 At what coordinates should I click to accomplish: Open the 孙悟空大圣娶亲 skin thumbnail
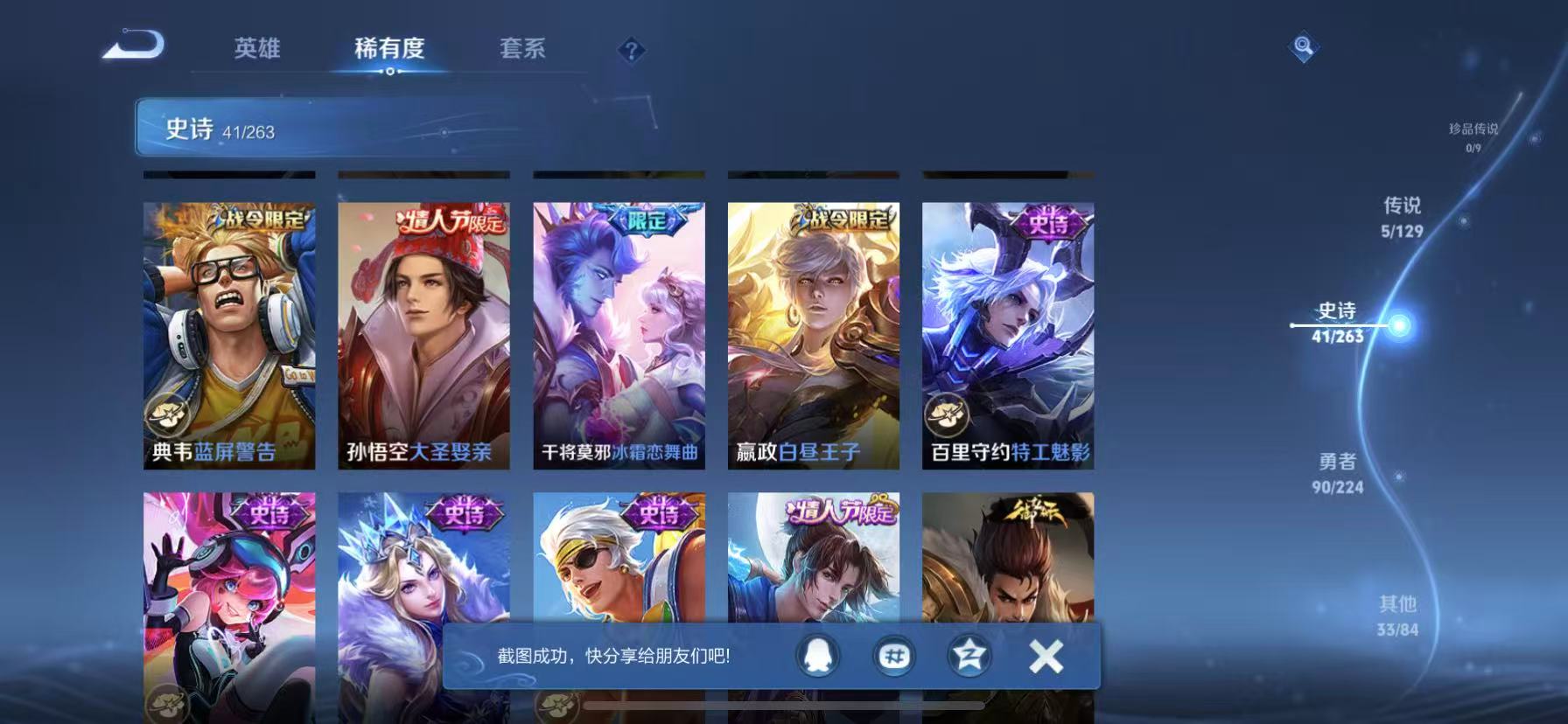point(423,332)
